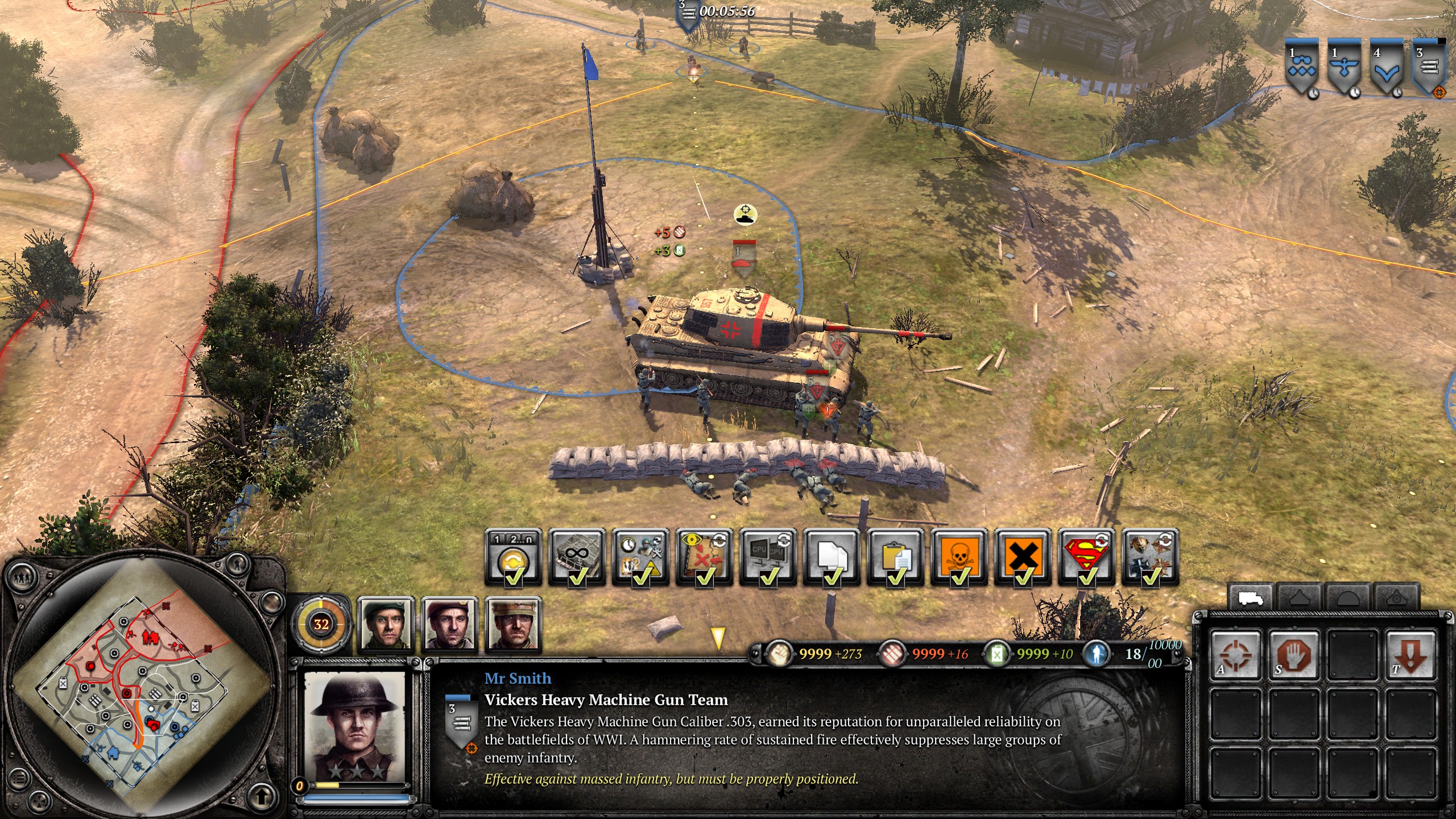
Task: Toggle the infinity supply crate button
Action: point(577,557)
